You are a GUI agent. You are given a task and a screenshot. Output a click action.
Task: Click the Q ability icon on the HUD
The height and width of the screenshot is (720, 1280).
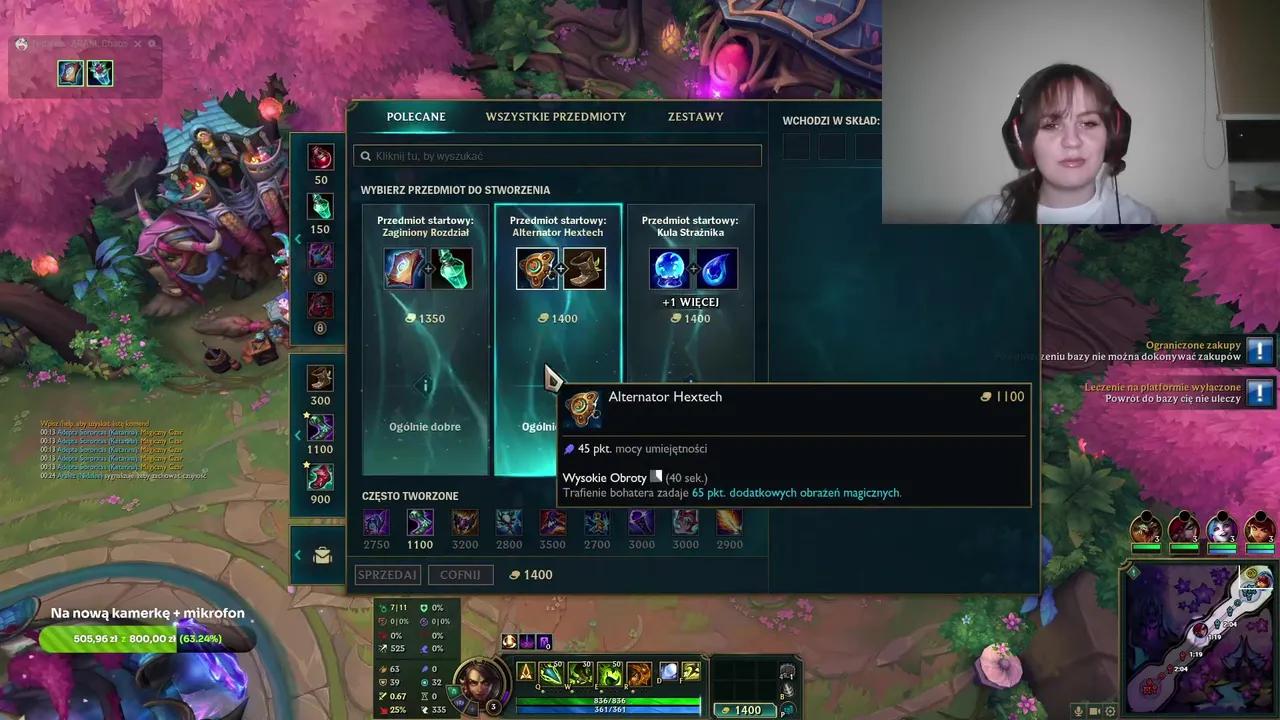pyautogui.click(x=549, y=672)
